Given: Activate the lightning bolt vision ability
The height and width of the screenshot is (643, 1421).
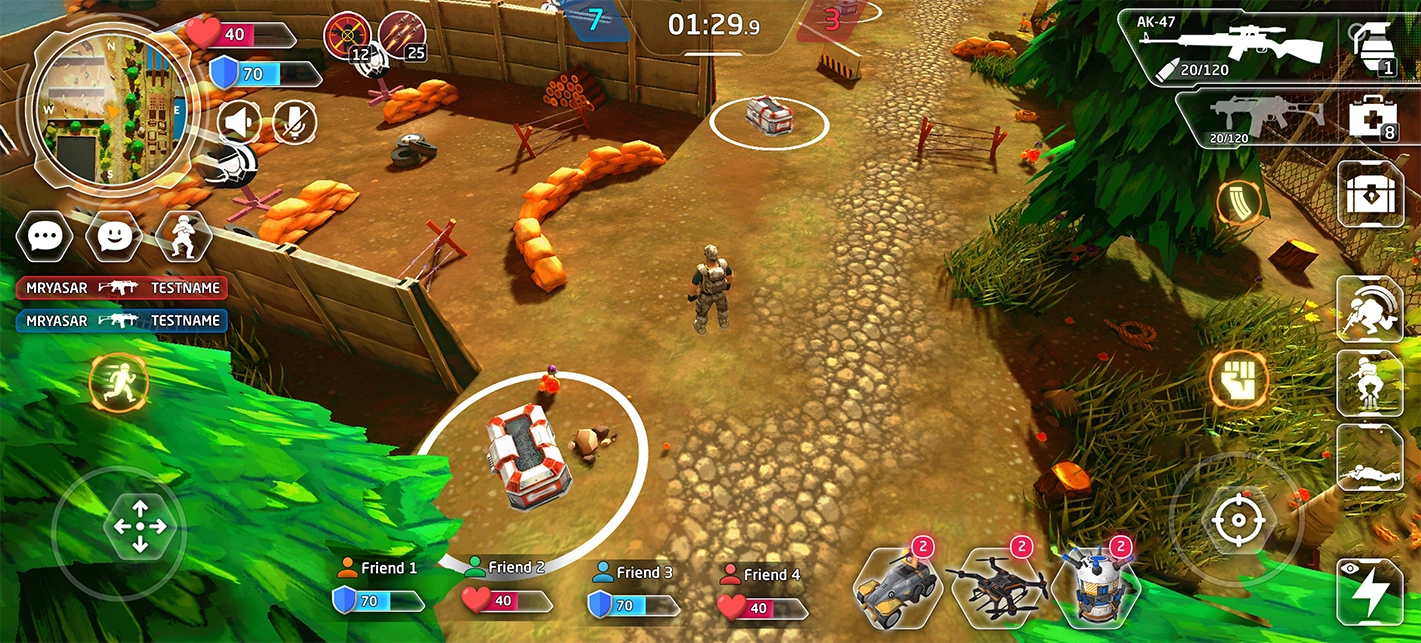Looking at the screenshot, I should click(1369, 591).
